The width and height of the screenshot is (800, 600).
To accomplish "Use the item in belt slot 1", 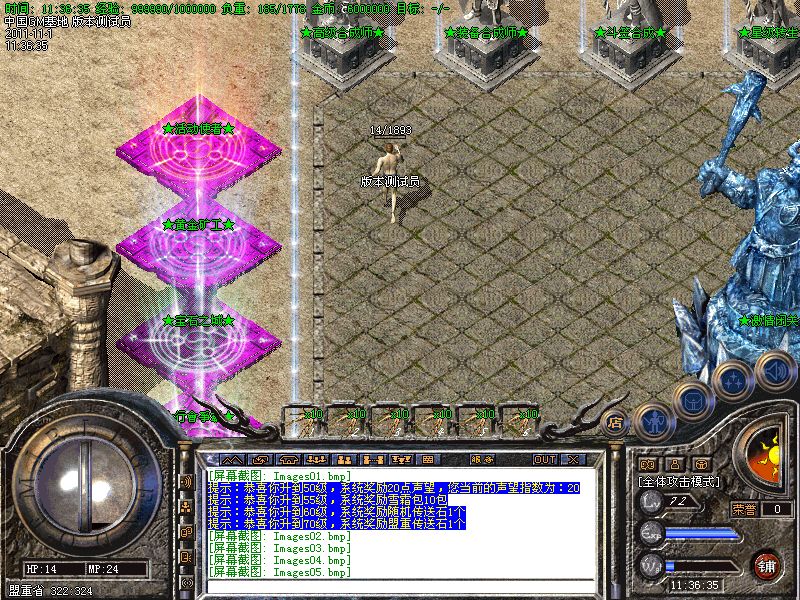I will (x=303, y=420).
